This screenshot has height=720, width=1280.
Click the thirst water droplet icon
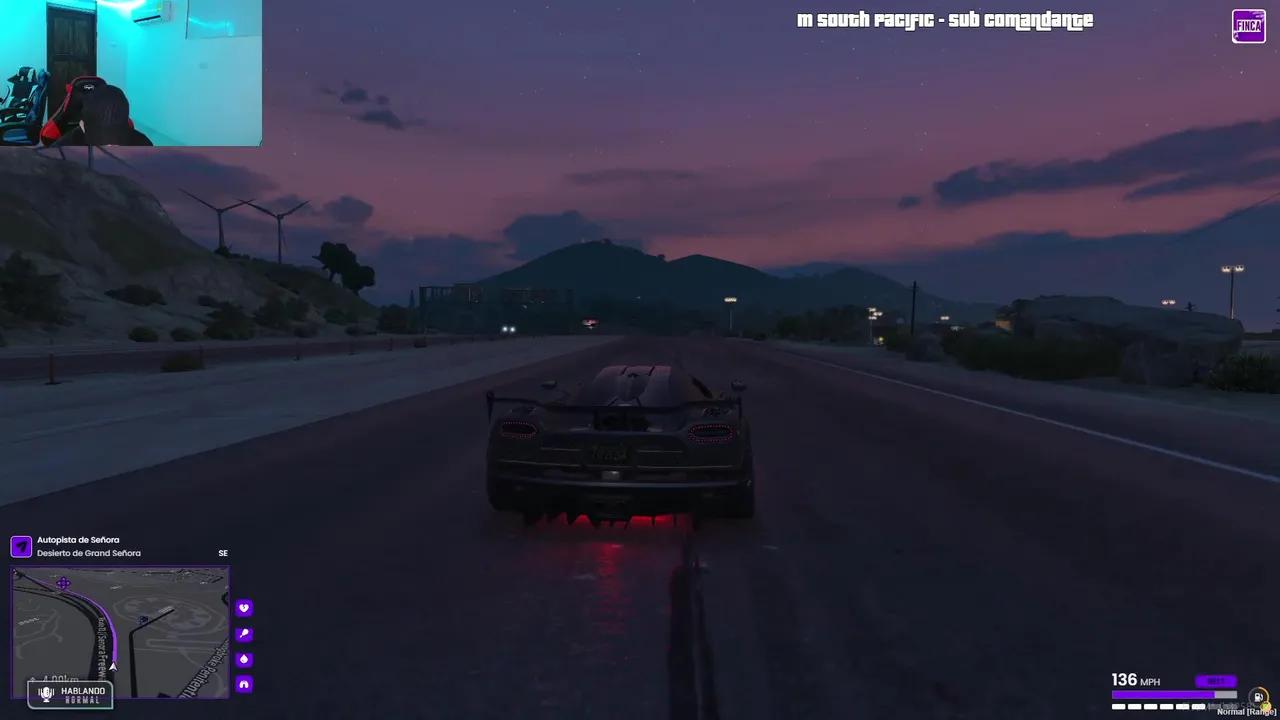(244, 658)
